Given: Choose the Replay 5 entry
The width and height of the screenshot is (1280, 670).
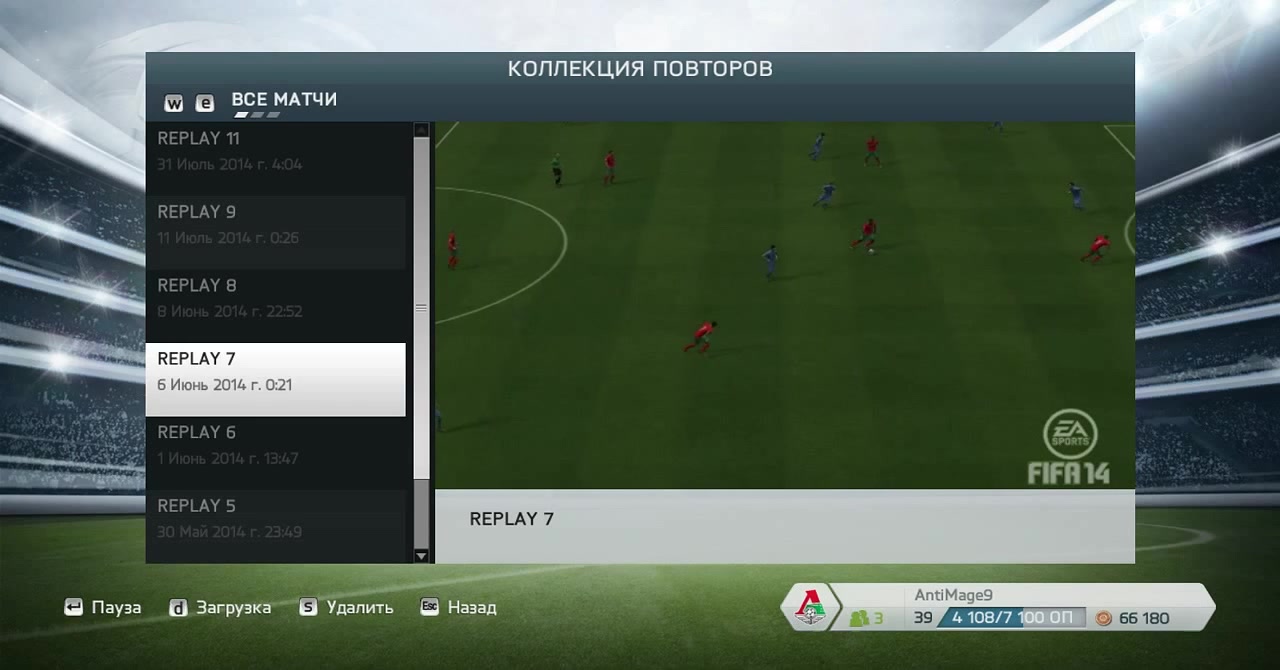Looking at the screenshot, I should pyautogui.click(x=275, y=518).
